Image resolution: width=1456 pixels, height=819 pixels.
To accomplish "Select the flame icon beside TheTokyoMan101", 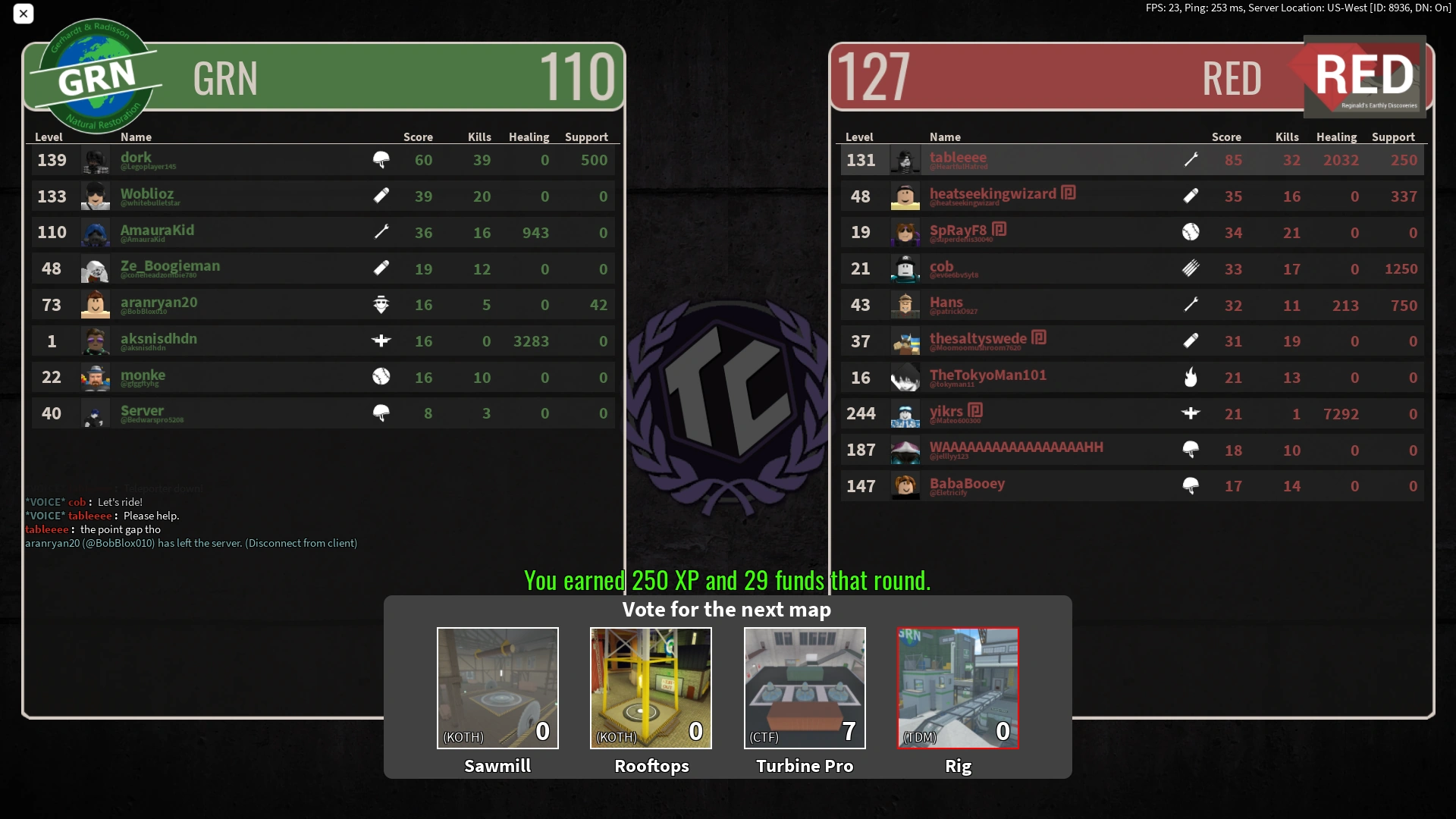I will coord(1191,377).
